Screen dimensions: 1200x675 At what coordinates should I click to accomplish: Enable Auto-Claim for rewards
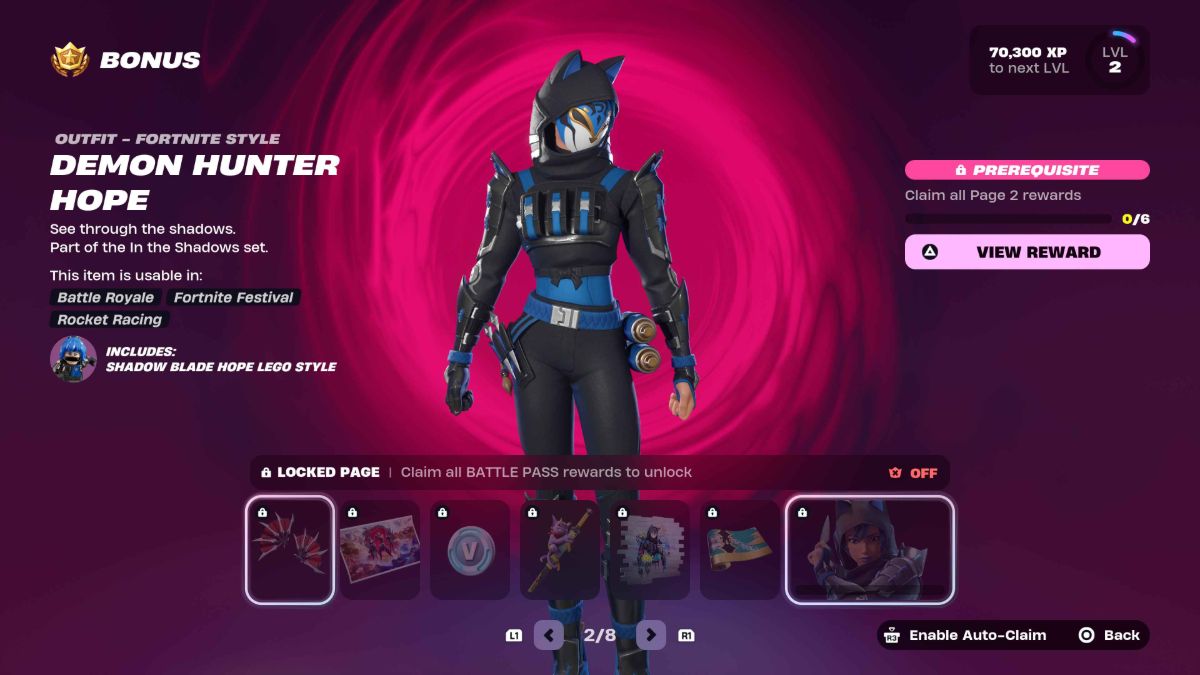(x=964, y=635)
